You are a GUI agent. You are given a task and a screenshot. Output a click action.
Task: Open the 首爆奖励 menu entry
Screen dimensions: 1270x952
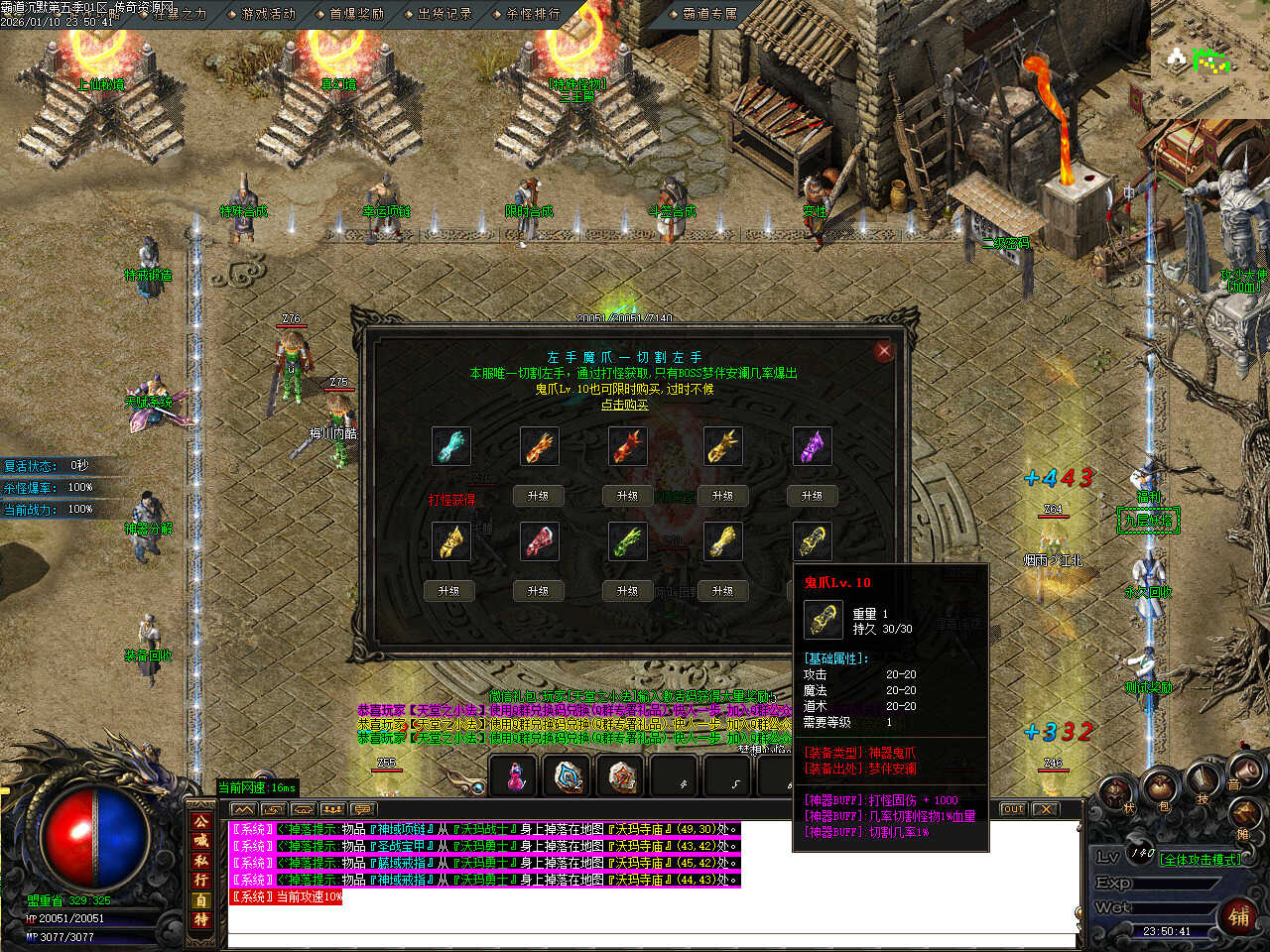(355, 14)
